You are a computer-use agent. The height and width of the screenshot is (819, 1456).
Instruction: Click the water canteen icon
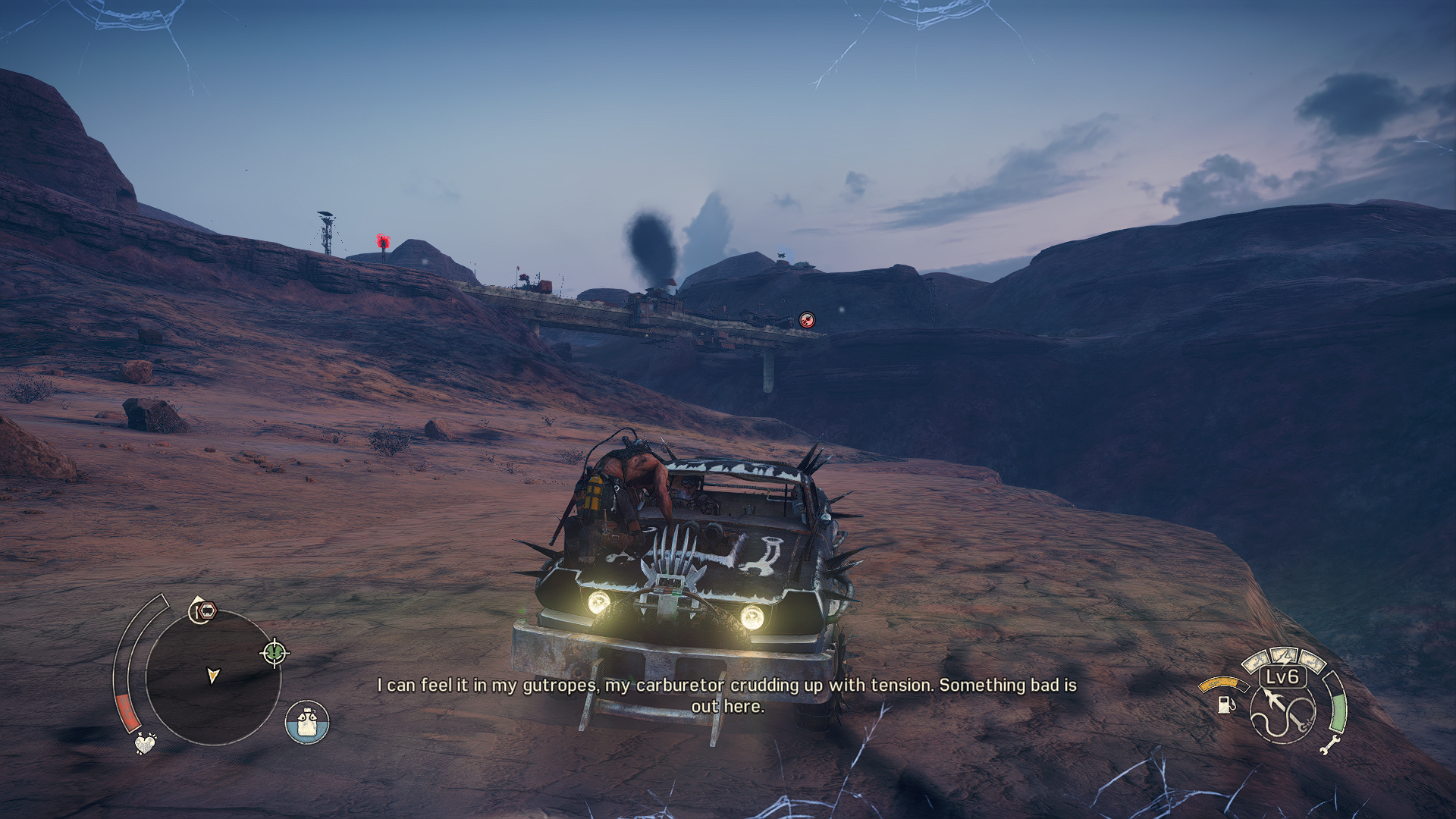pyautogui.click(x=307, y=722)
